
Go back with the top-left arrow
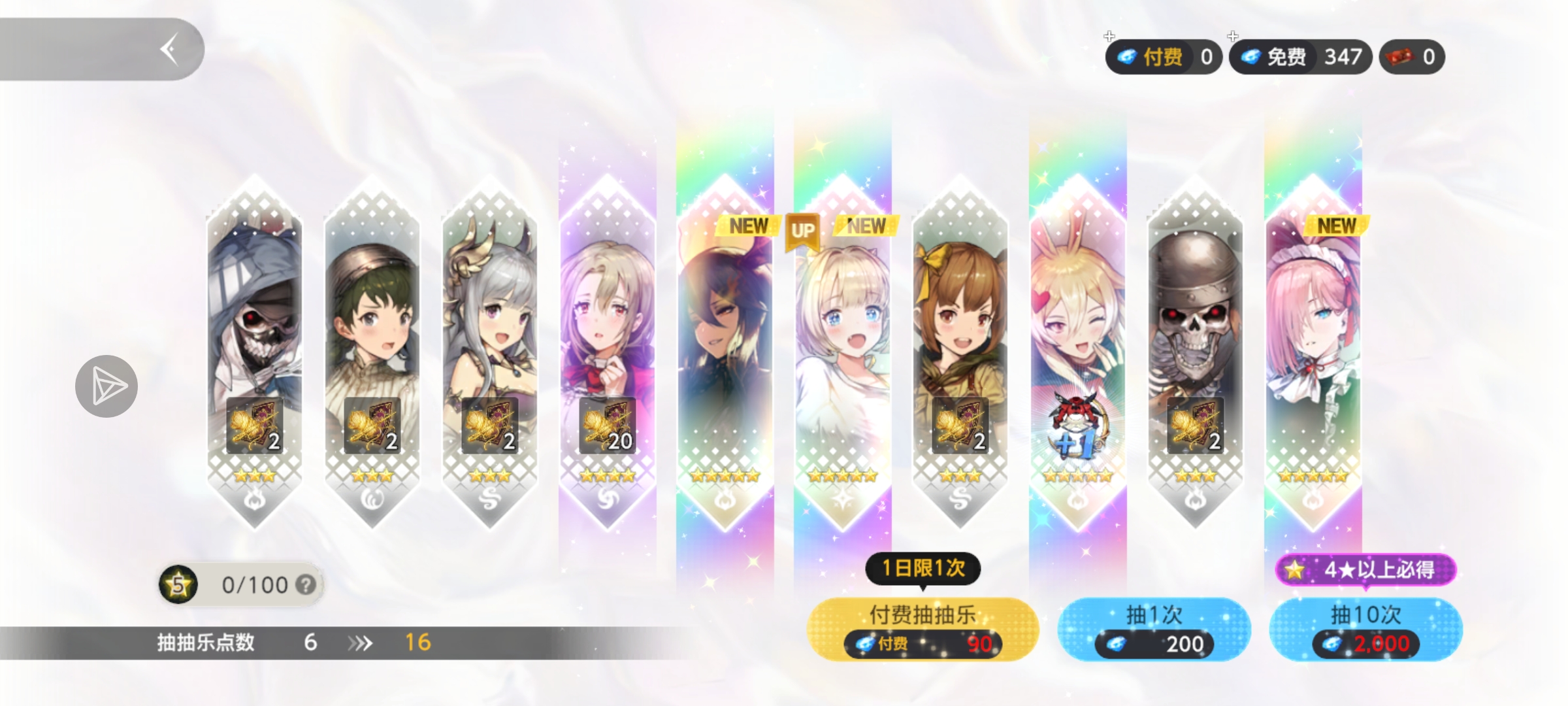point(169,50)
